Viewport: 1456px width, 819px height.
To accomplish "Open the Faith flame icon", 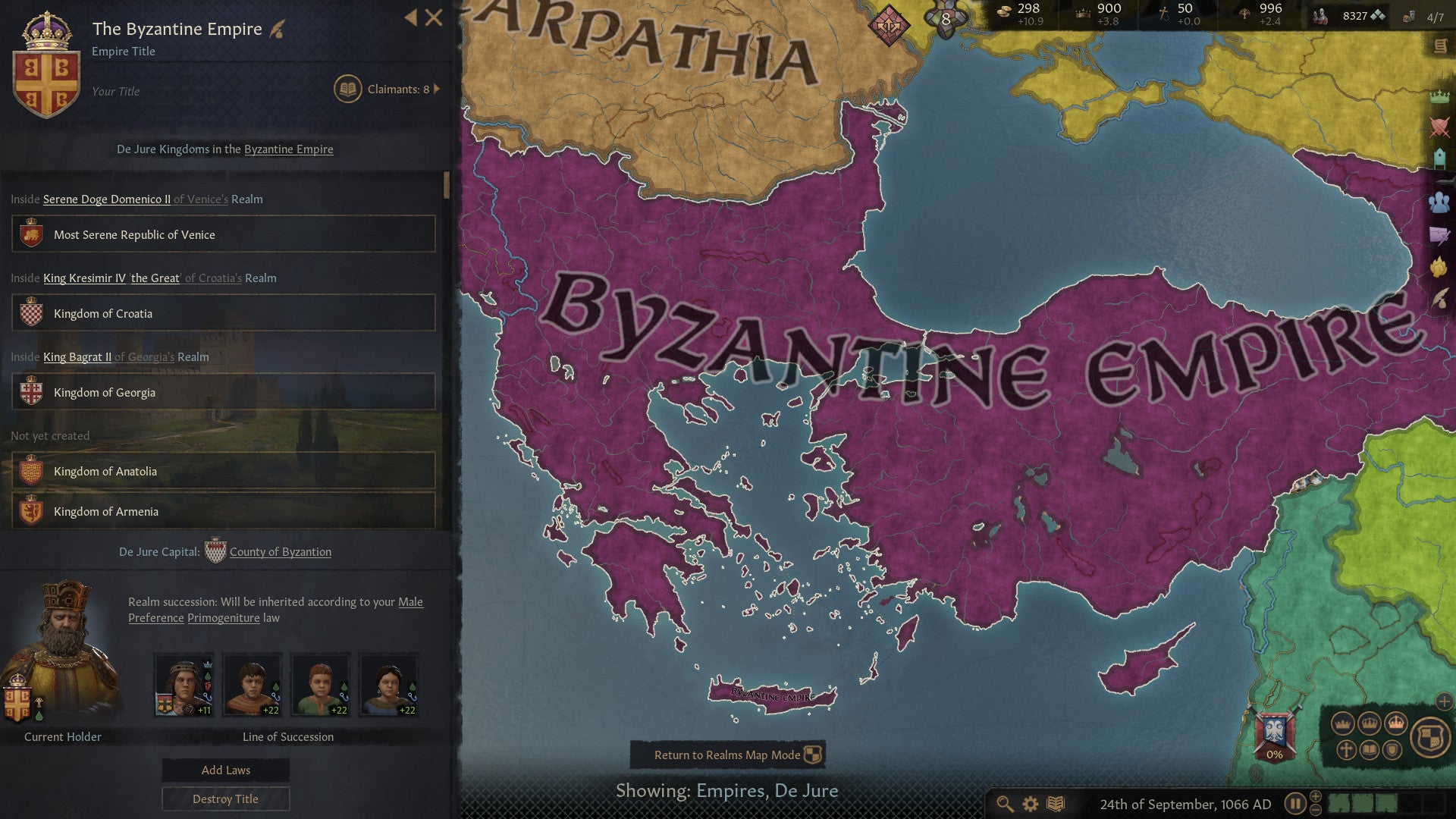I will pyautogui.click(x=1439, y=266).
